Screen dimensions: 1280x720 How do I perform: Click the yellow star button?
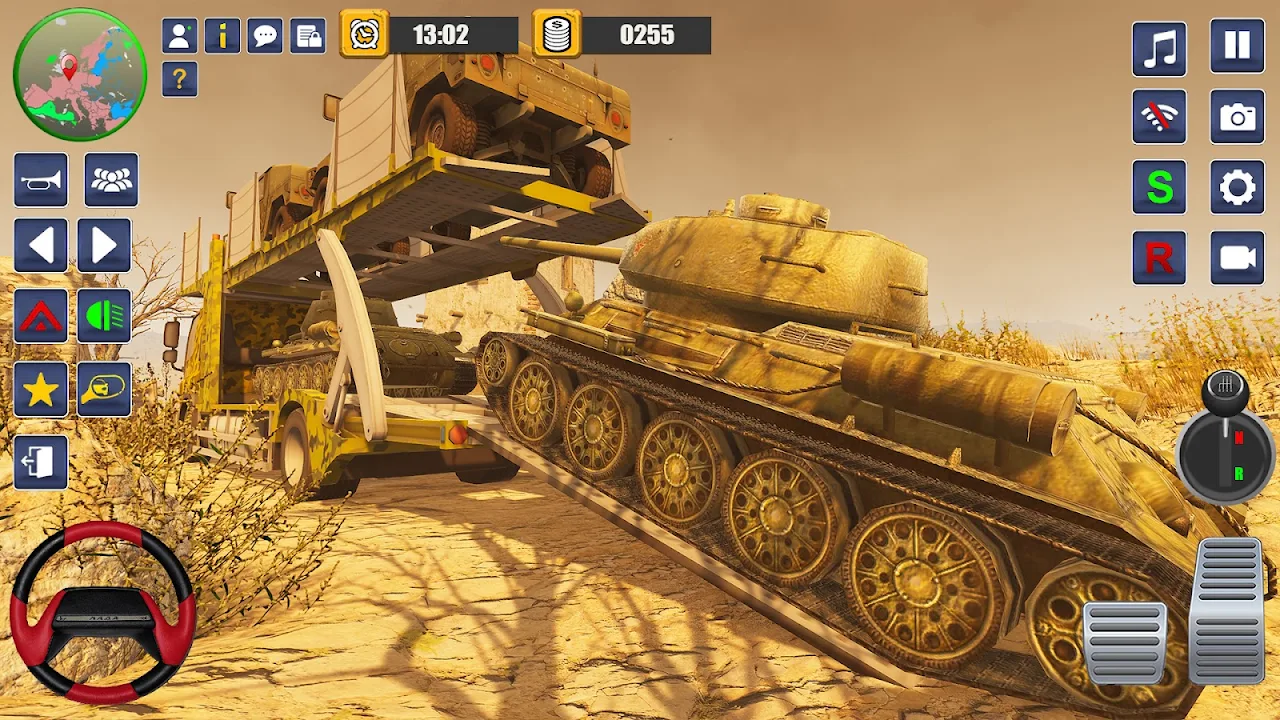41,389
